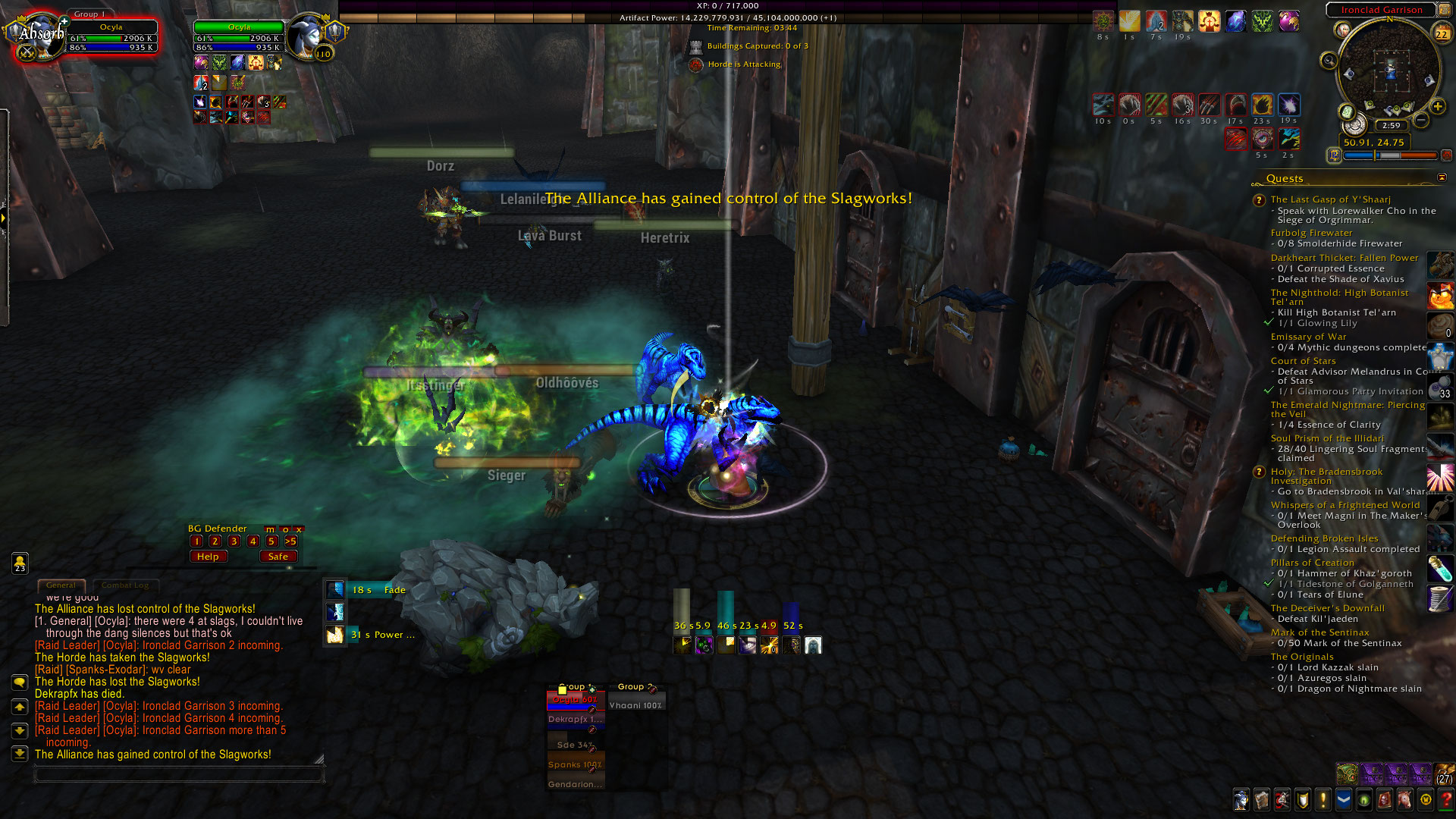Select The Last Gasp of Y'Shaarj quest
This screenshot has height=819, width=1456.
point(1330,199)
